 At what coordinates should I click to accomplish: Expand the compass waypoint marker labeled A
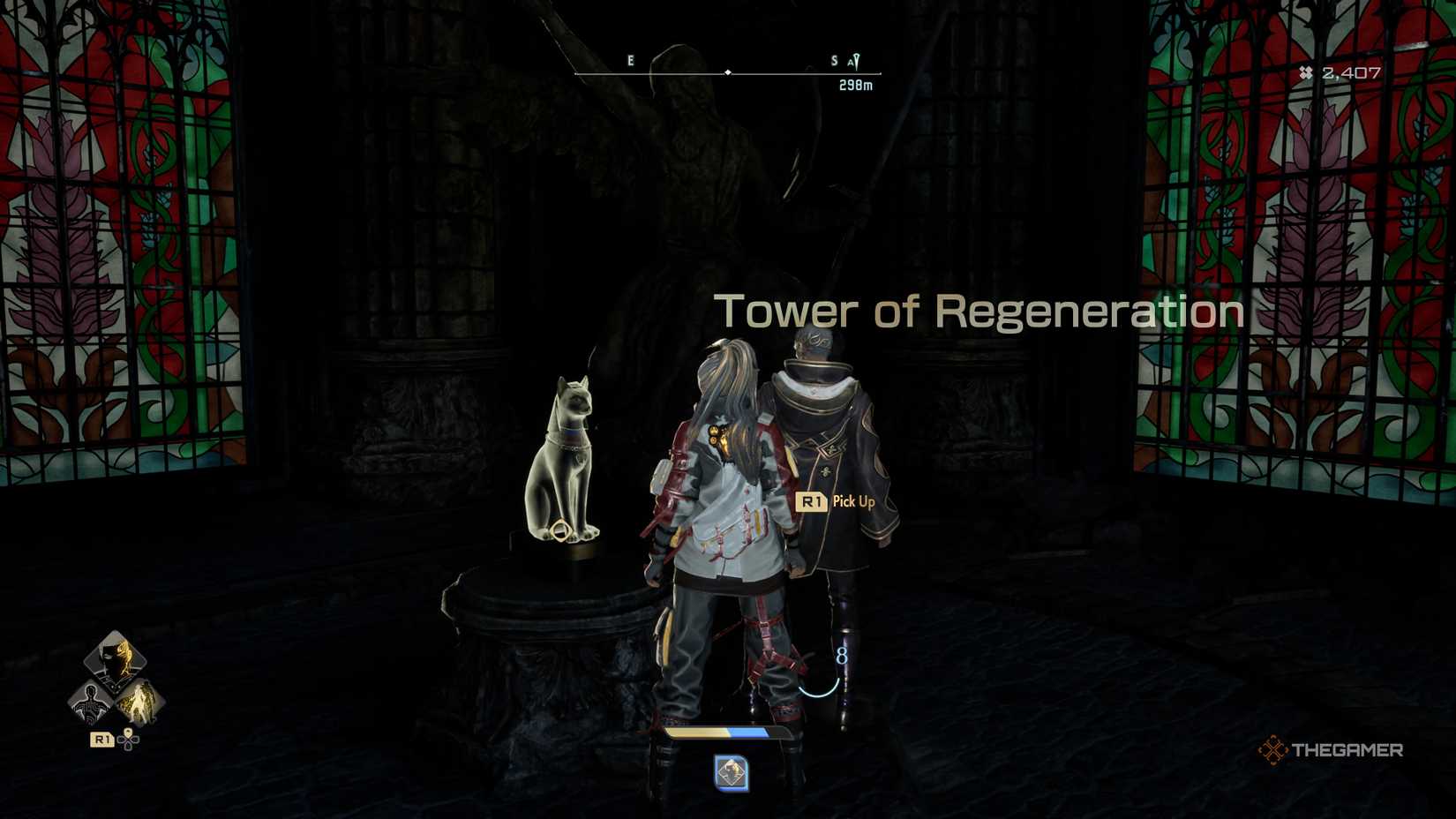tap(852, 62)
